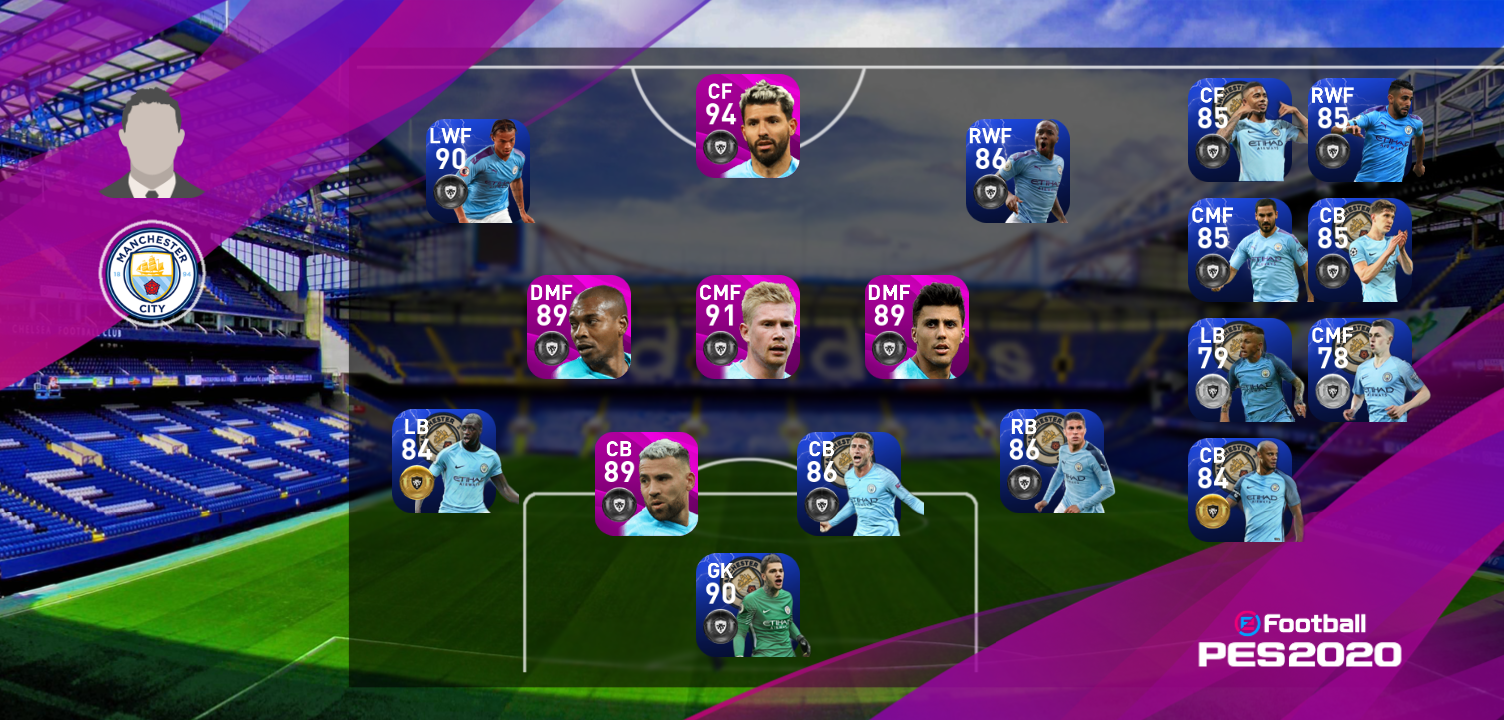Image resolution: width=1504 pixels, height=720 pixels.
Task: Select the CMF 91 midfielder card
Action: click(x=747, y=327)
